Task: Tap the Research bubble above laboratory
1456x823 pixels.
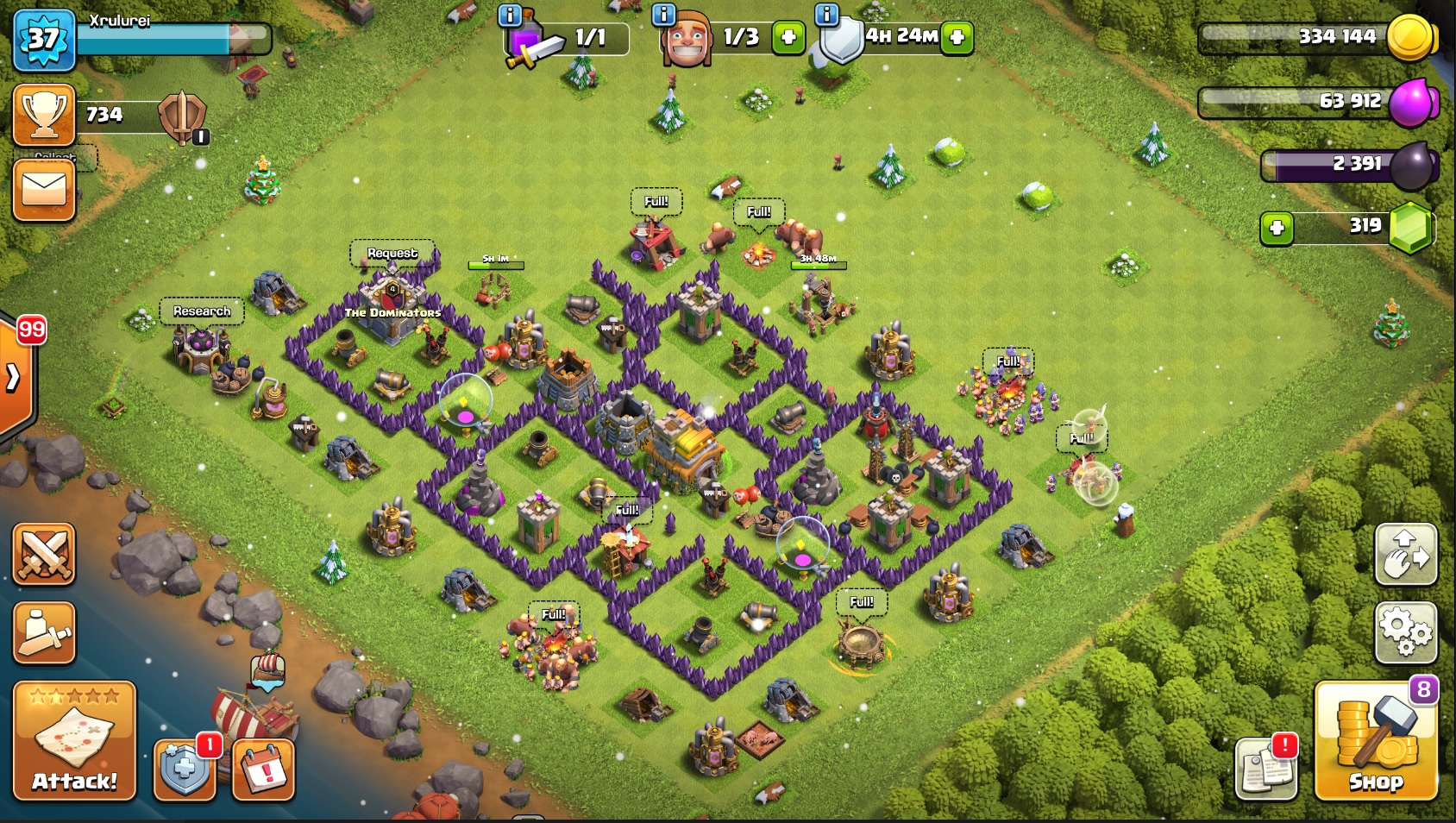Action: 202,311
